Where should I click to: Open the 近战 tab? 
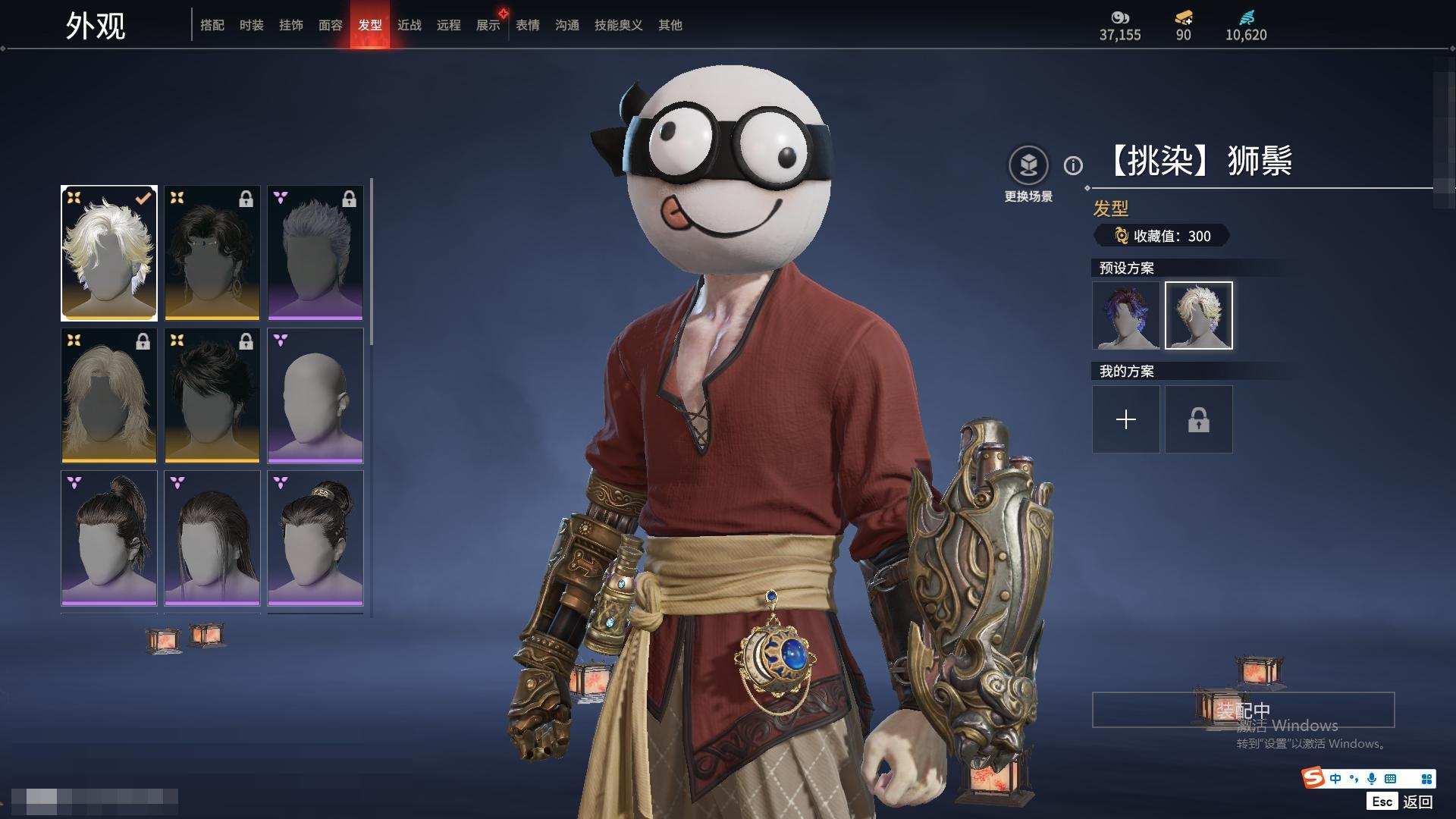click(x=409, y=25)
